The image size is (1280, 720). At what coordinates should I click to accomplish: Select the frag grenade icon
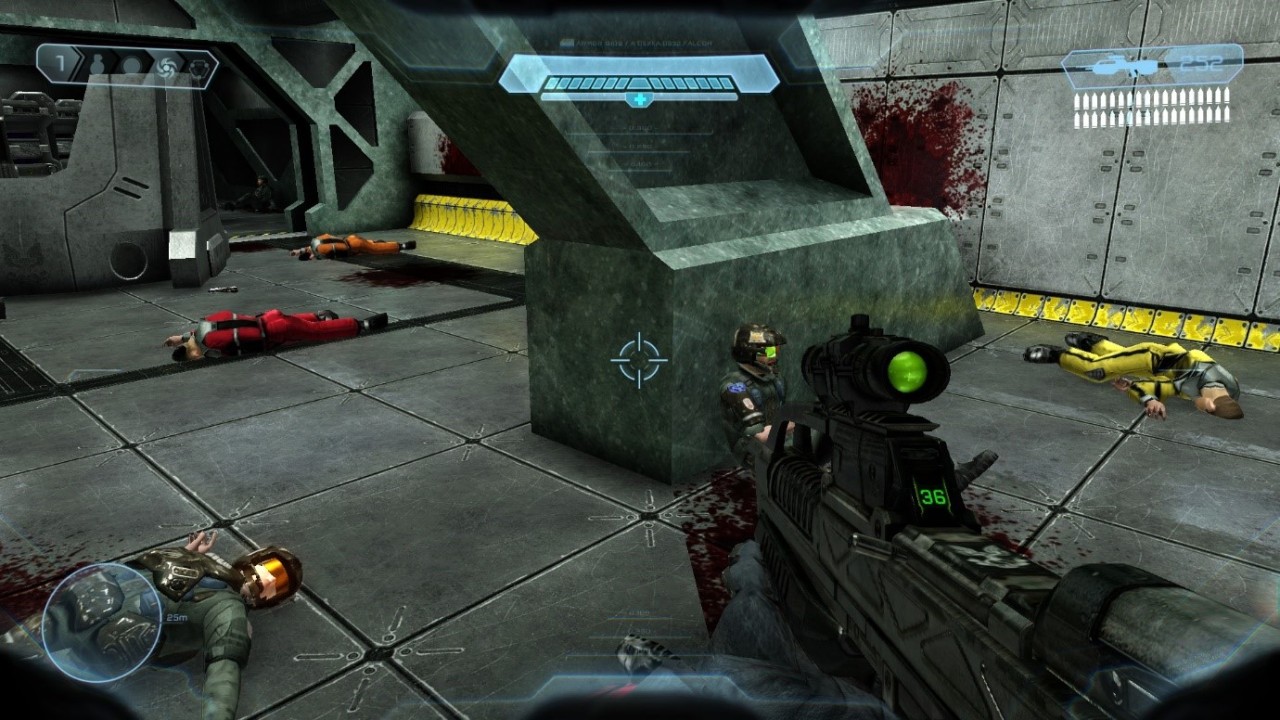[98, 66]
